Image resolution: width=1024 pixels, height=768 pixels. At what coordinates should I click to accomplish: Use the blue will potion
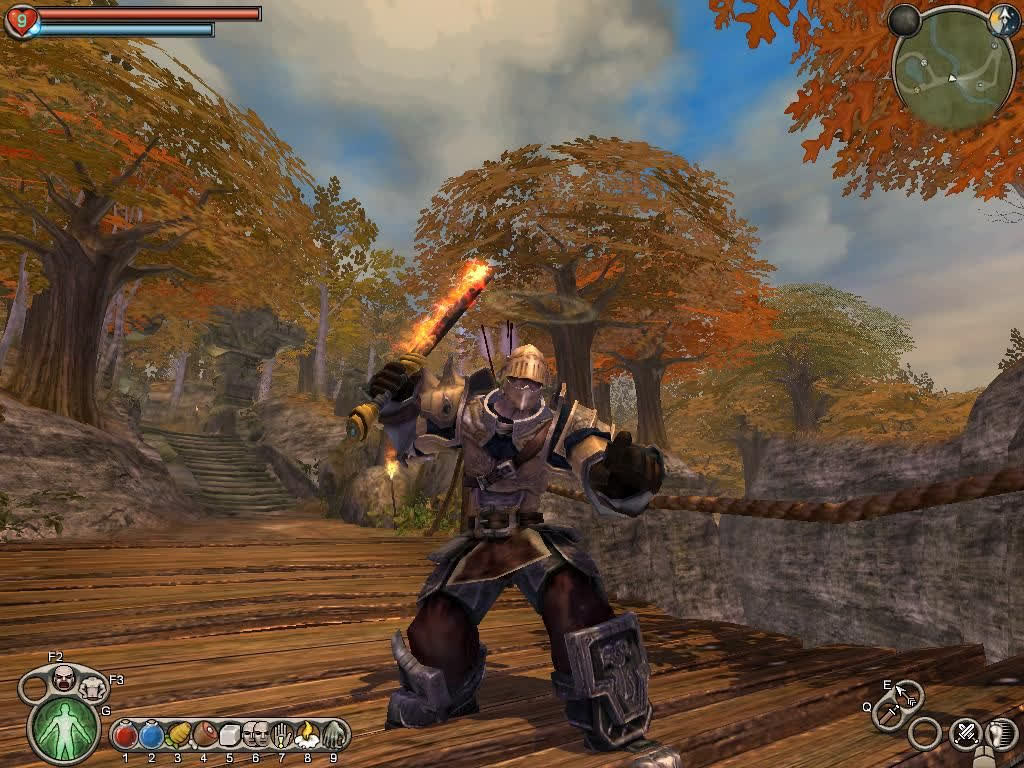tap(151, 736)
